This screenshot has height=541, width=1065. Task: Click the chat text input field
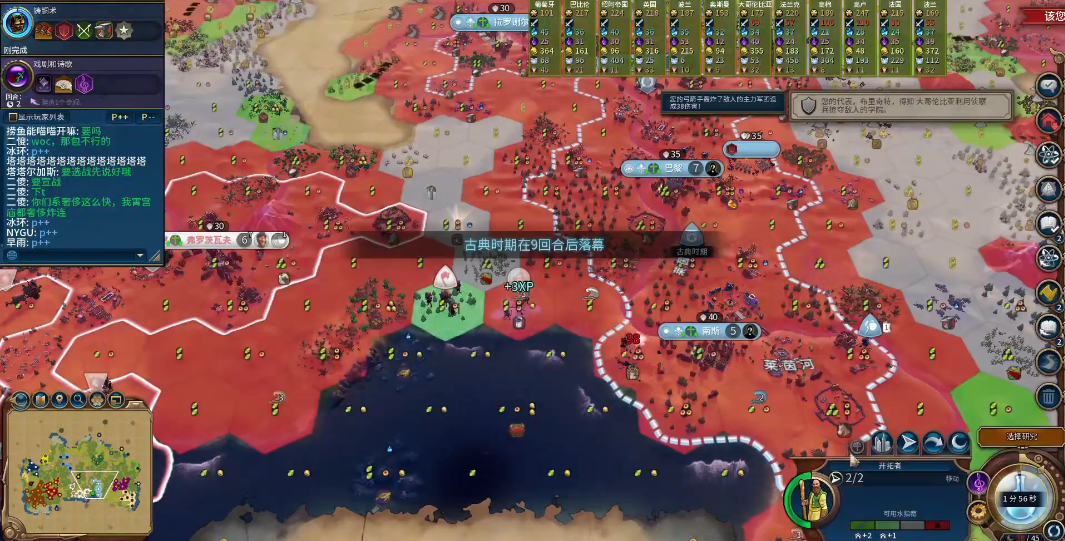70,255
